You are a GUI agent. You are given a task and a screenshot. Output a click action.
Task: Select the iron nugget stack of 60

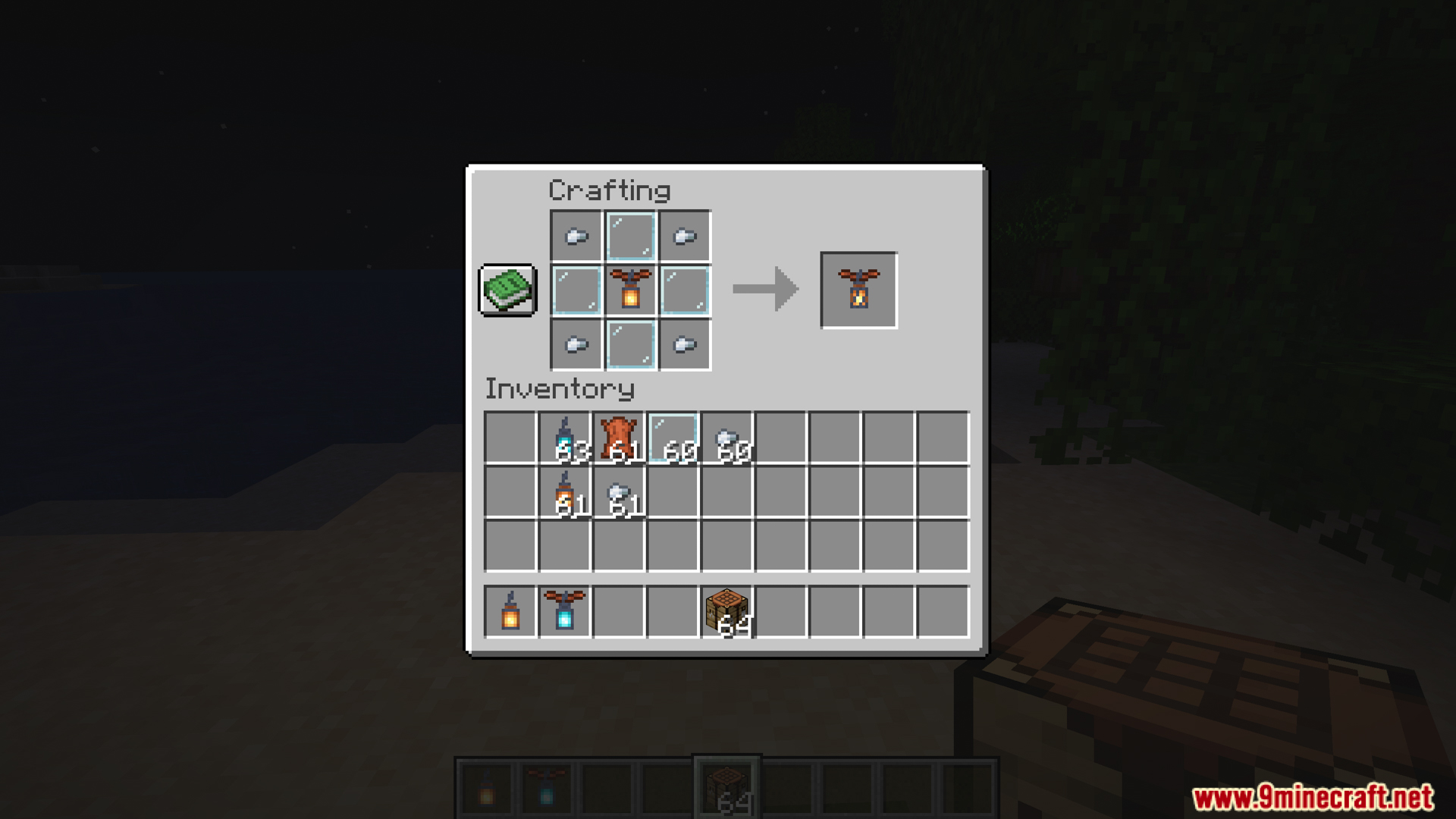(727, 438)
